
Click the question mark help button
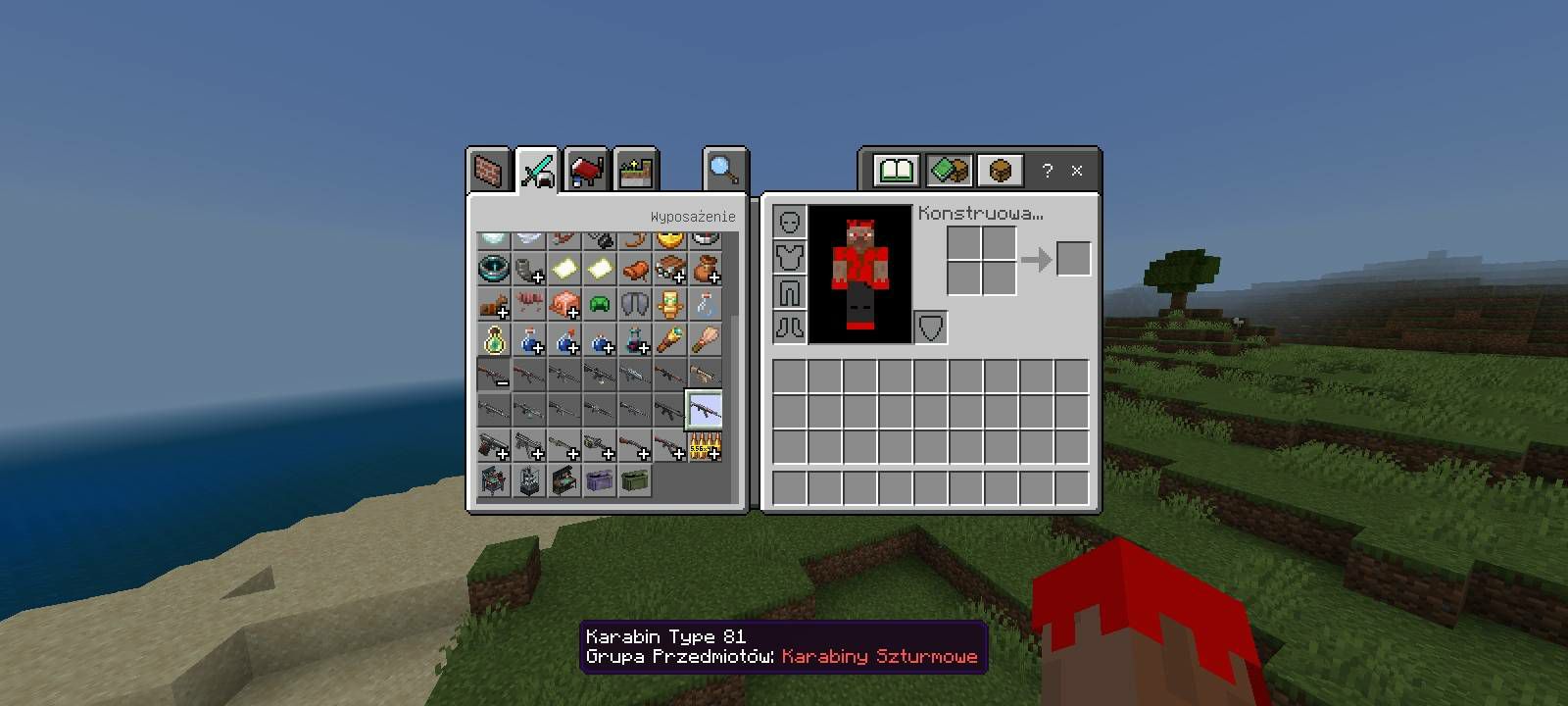[x=1047, y=171]
